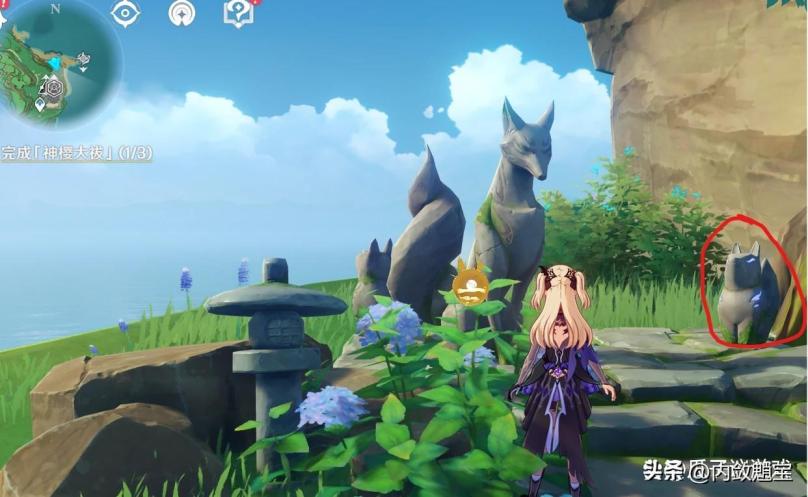Select the 神樱大祓 quest objective tracker
This screenshot has width=808, height=497.
coord(76,154)
